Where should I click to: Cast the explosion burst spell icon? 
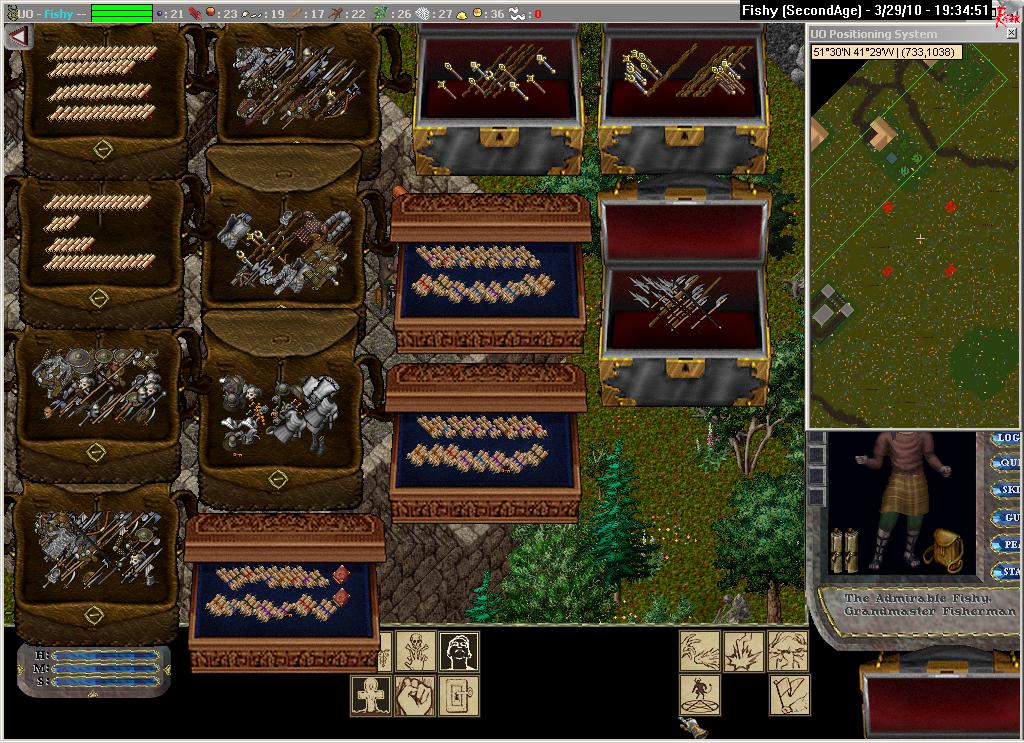click(x=744, y=651)
